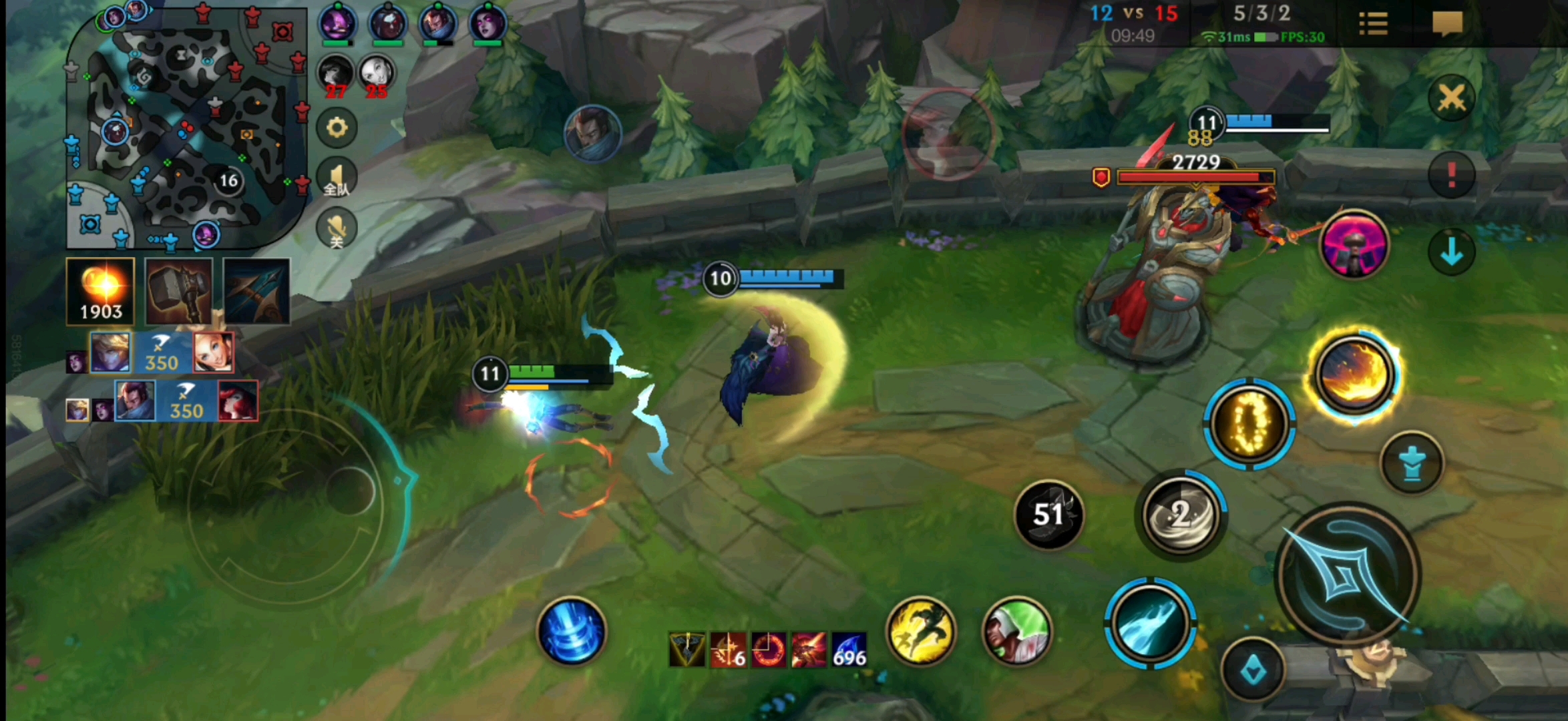The height and width of the screenshot is (721, 1568).
Task: Open the chat speech bubble
Action: (x=1447, y=24)
